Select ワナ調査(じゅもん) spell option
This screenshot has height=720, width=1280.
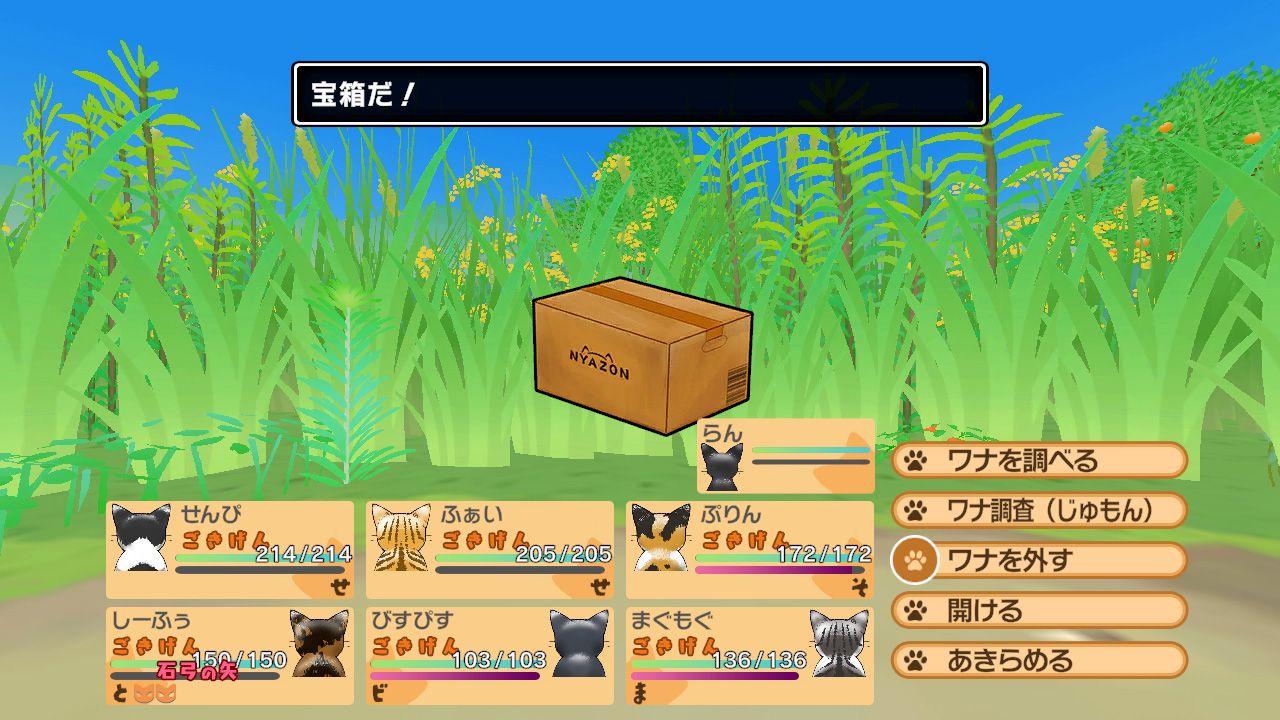1038,510
